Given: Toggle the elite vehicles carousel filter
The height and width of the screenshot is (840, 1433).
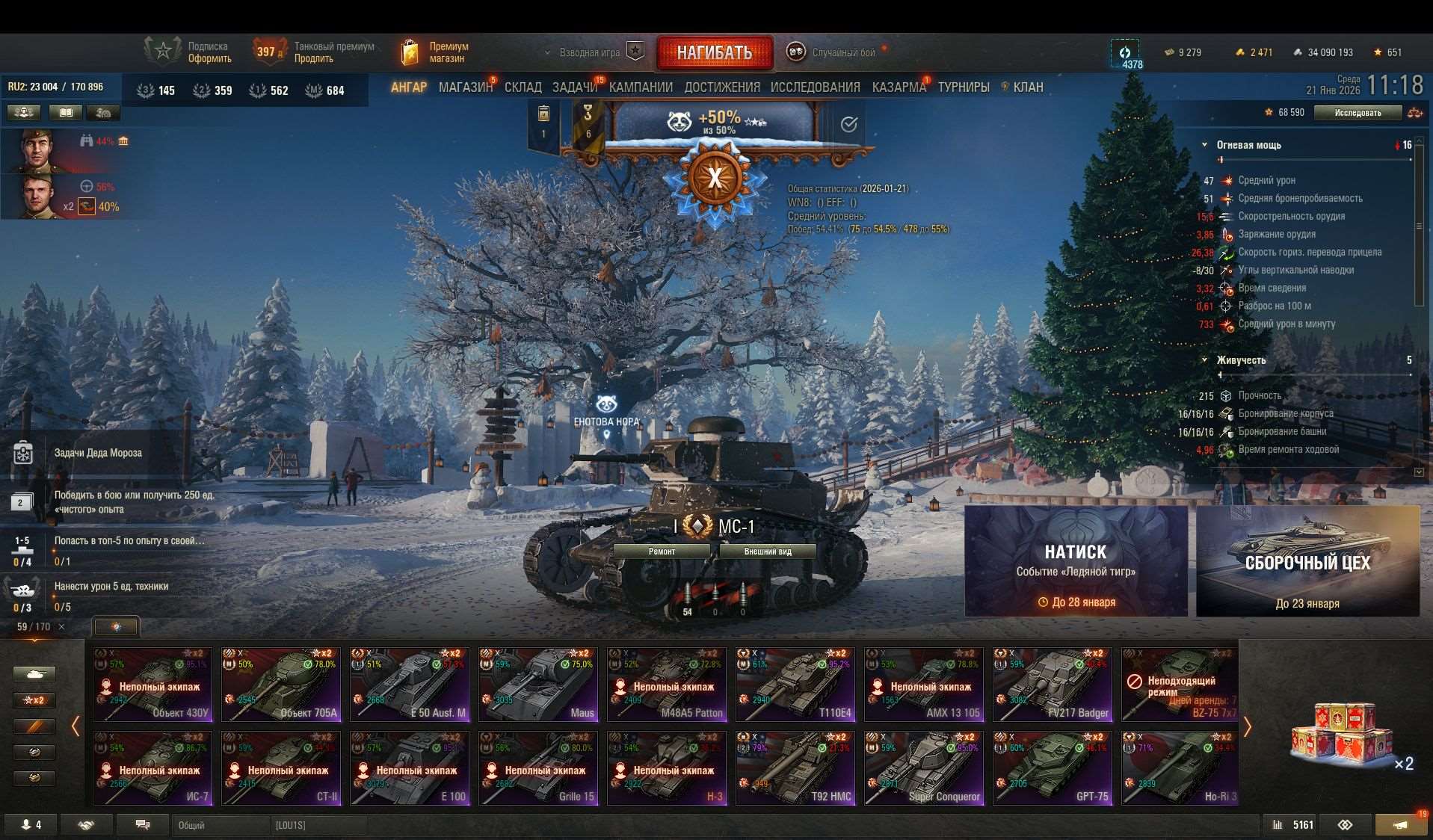Looking at the screenshot, I should [34, 726].
